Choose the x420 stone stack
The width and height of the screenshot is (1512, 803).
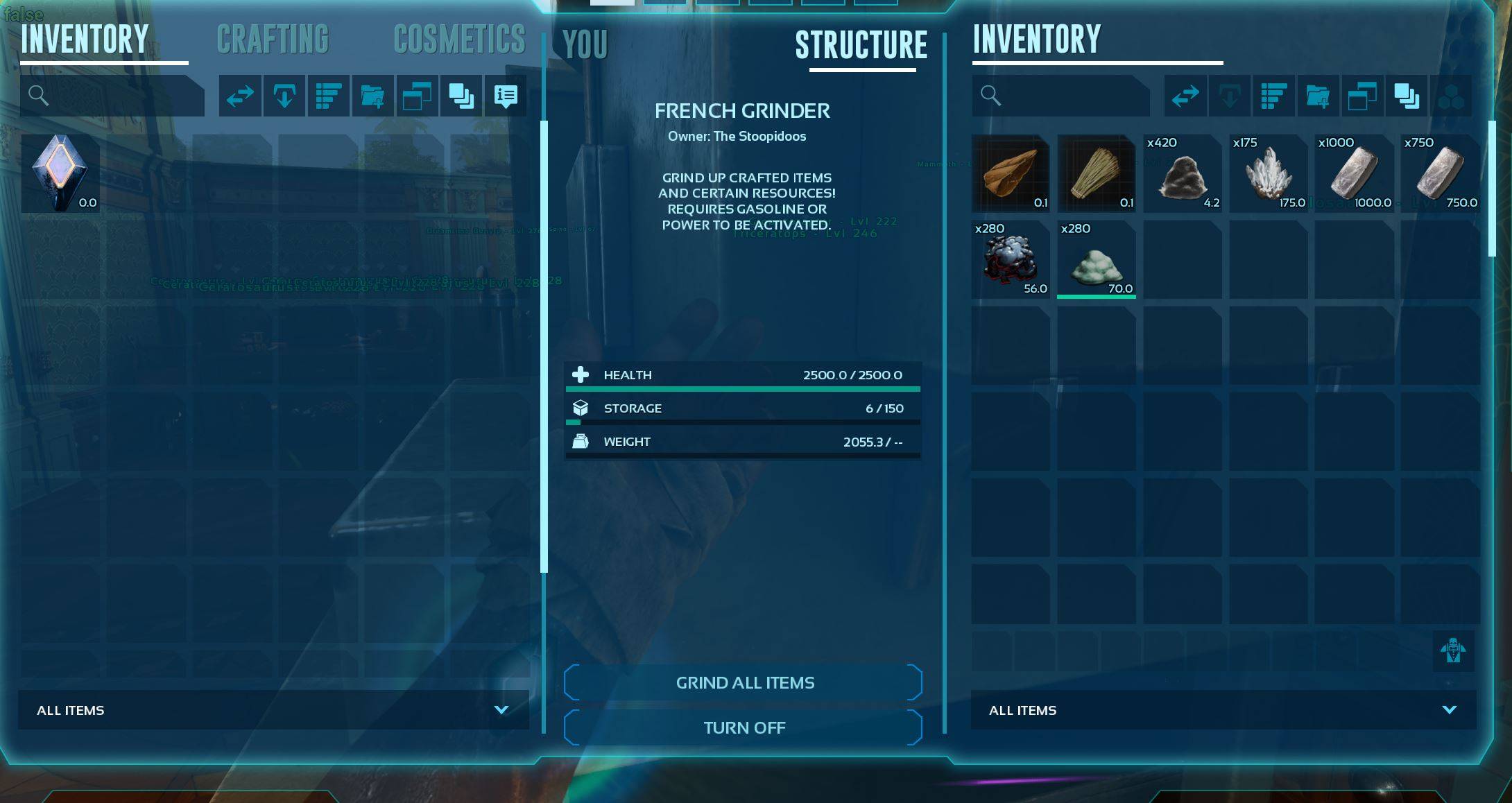coord(1183,173)
